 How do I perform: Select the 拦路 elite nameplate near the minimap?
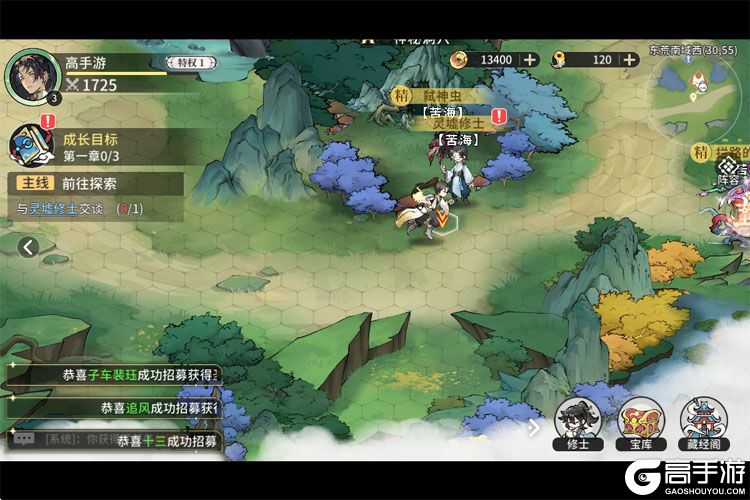pos(726,152)
